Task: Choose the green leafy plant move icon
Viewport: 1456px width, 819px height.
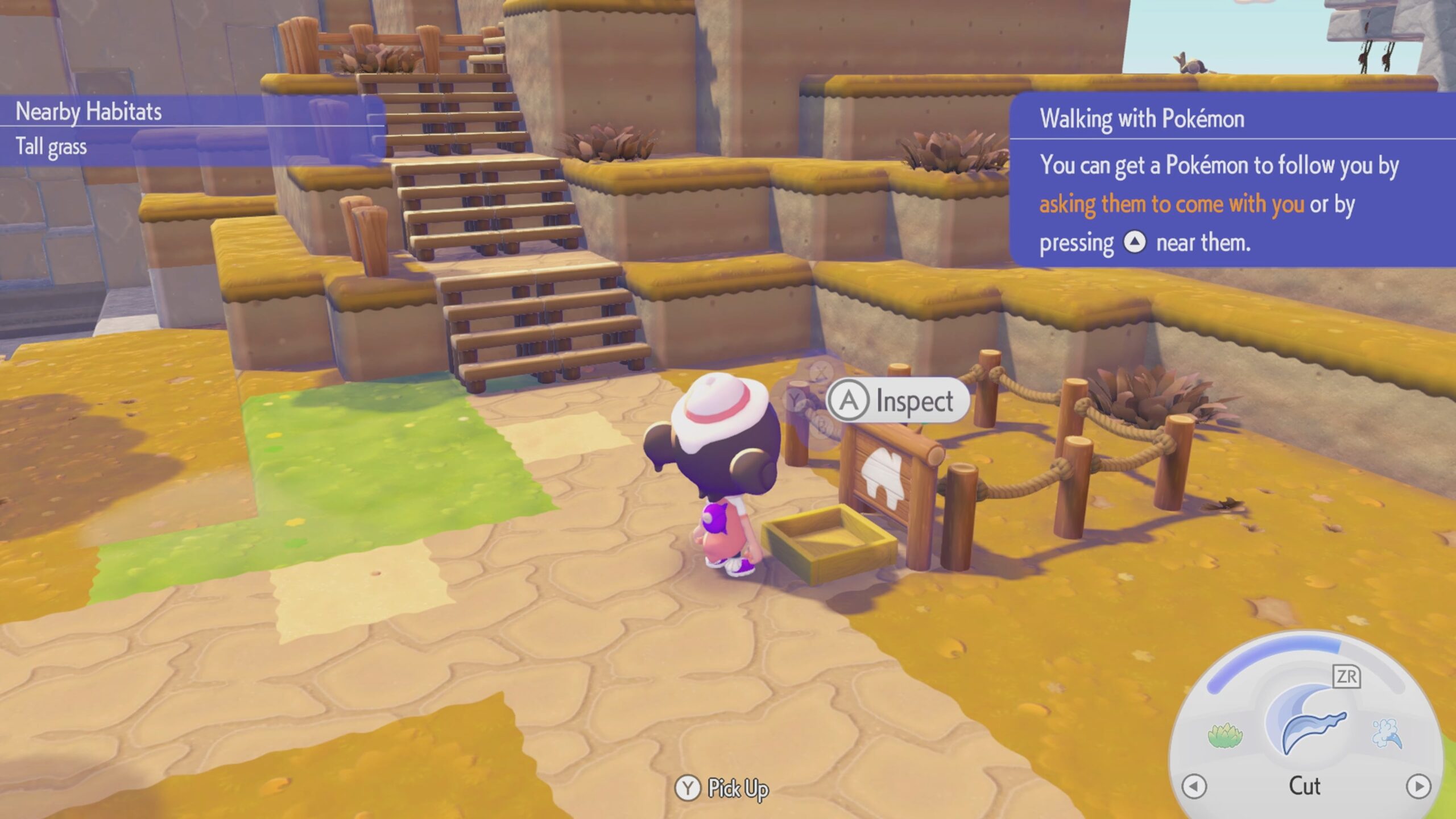Action: pos(1225,735)
